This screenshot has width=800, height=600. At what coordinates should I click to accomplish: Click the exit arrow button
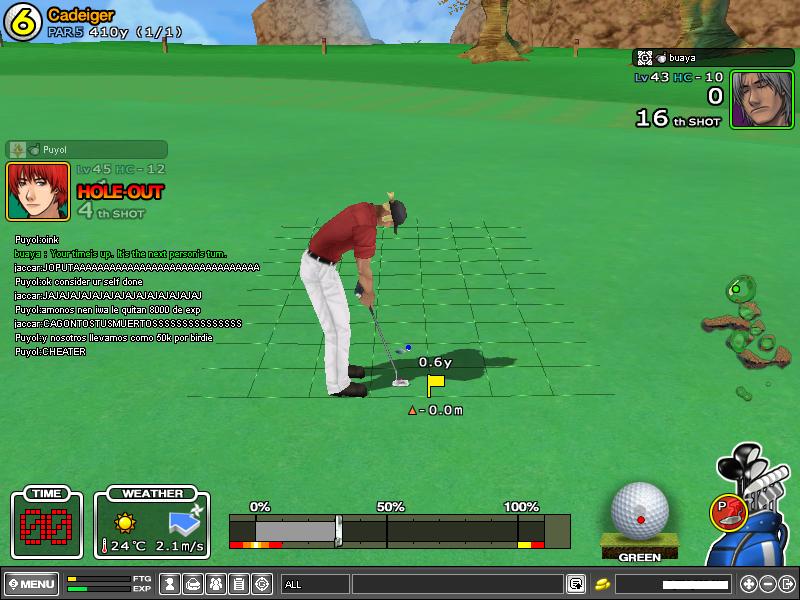787,584
